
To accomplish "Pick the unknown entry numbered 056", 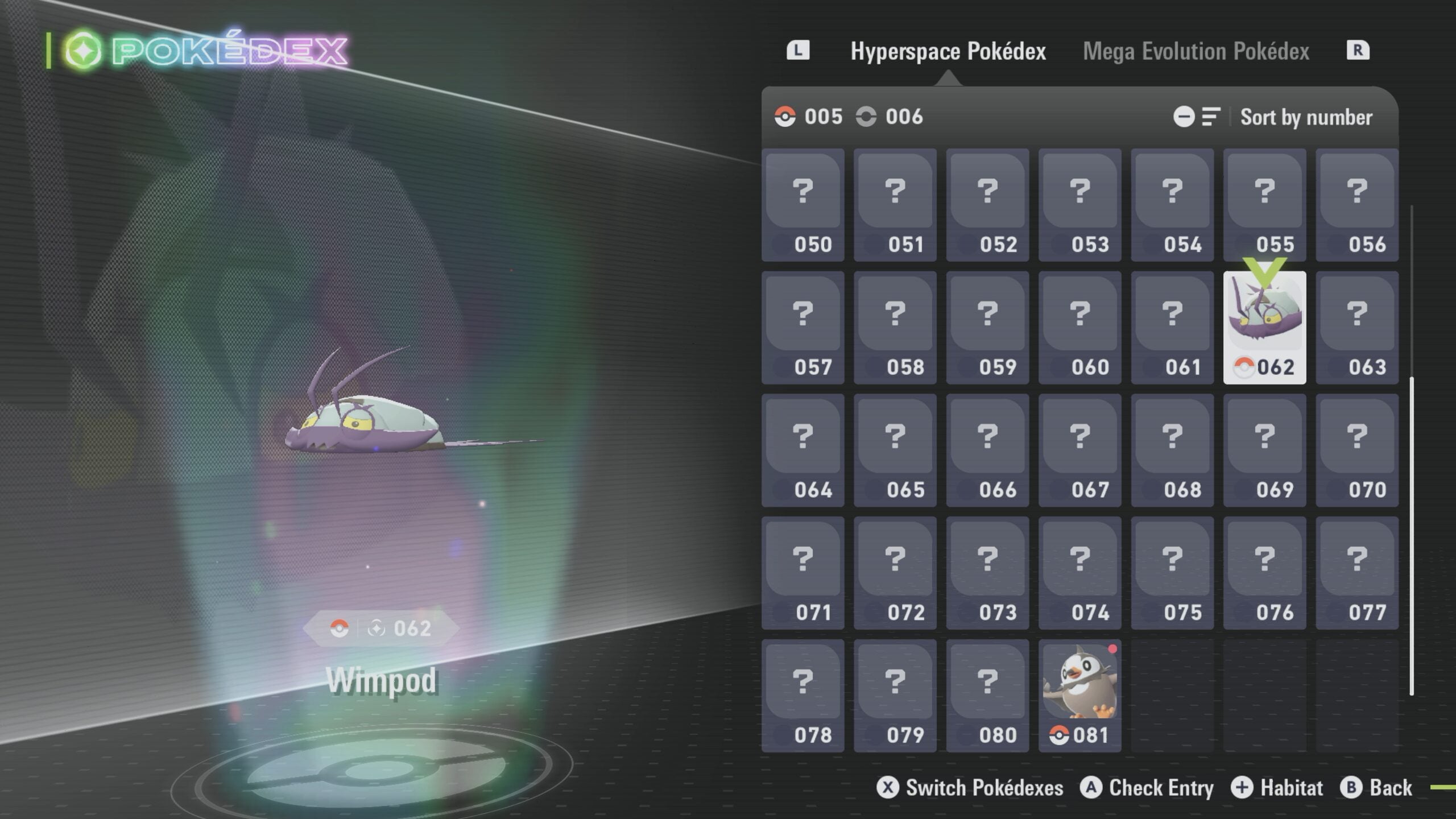I will (1356, 205).
